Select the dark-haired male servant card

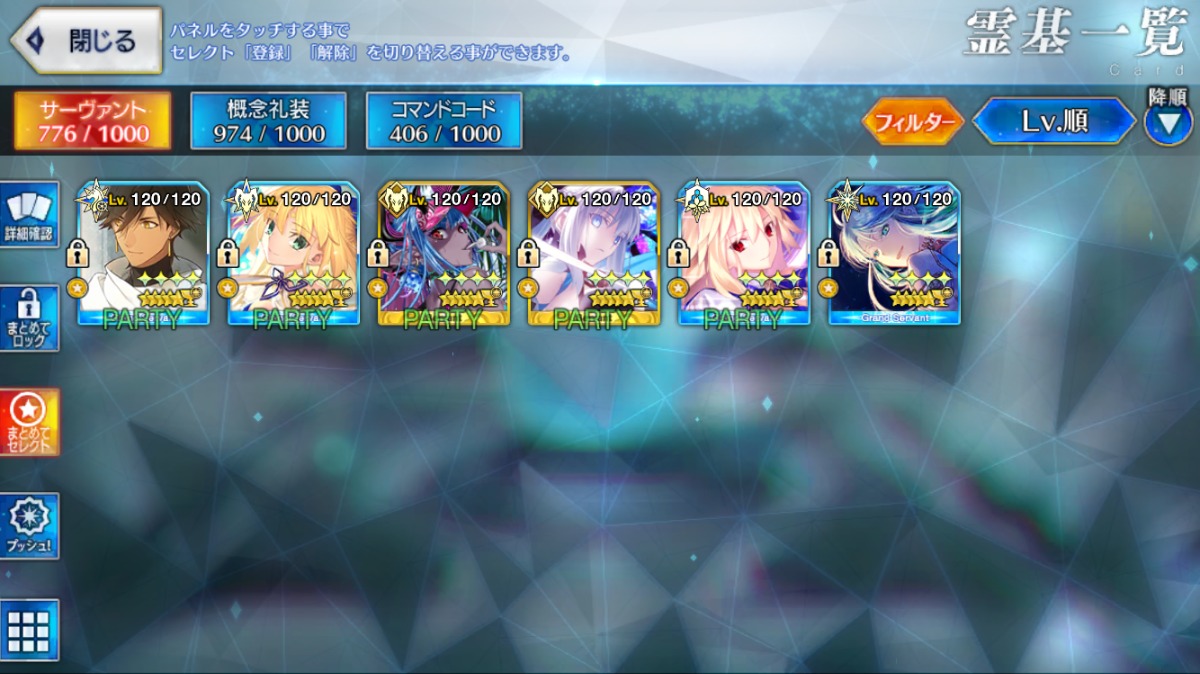(x=143, y=254)
